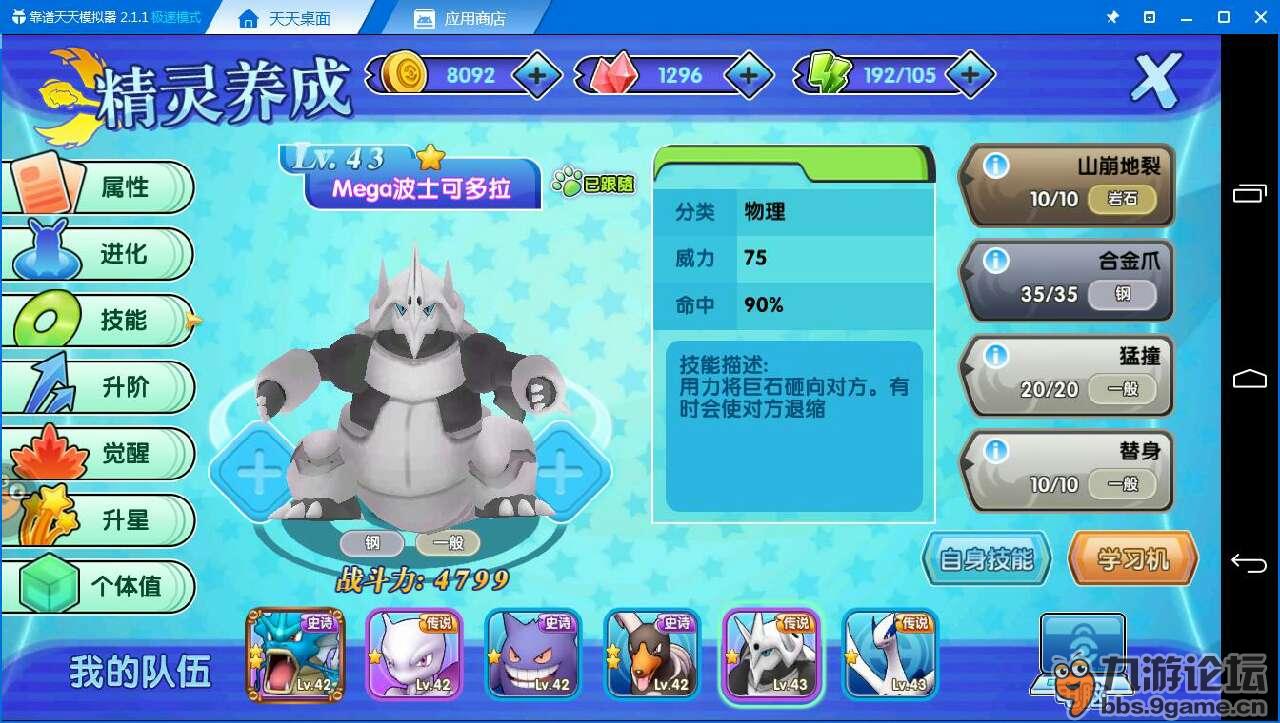This screenshot has width=1280, height=723.
Task: Refill energy using the plus button
Action: click(968, 75)
